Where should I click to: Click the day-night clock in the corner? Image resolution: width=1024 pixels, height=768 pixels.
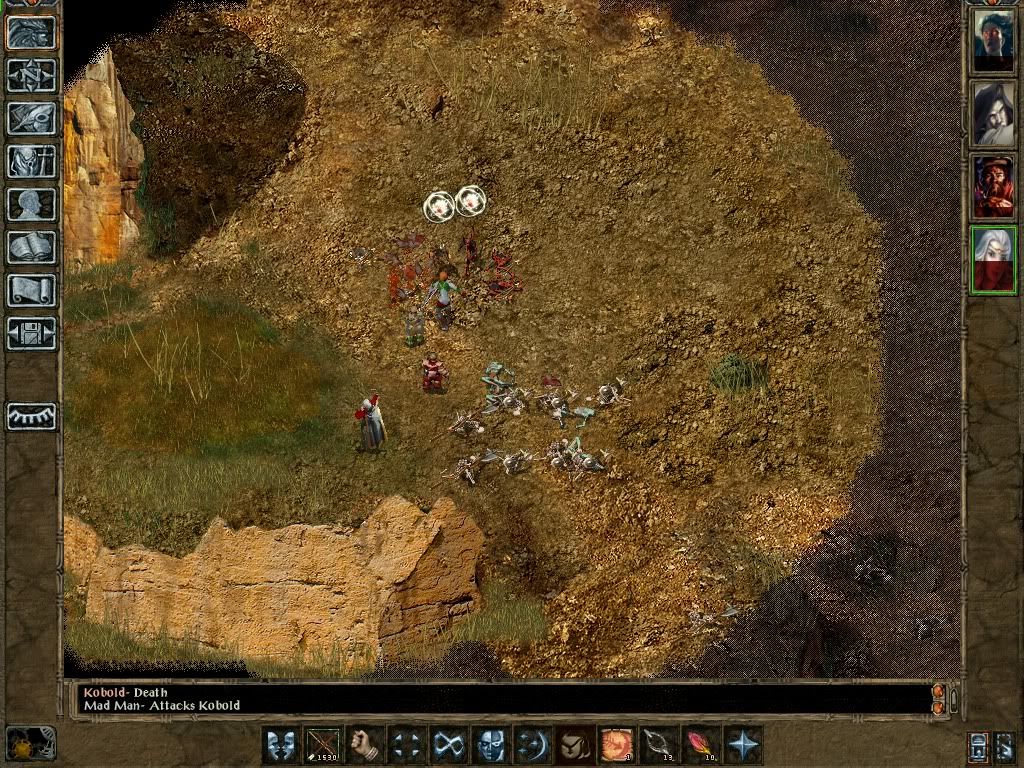coord(30,744)
